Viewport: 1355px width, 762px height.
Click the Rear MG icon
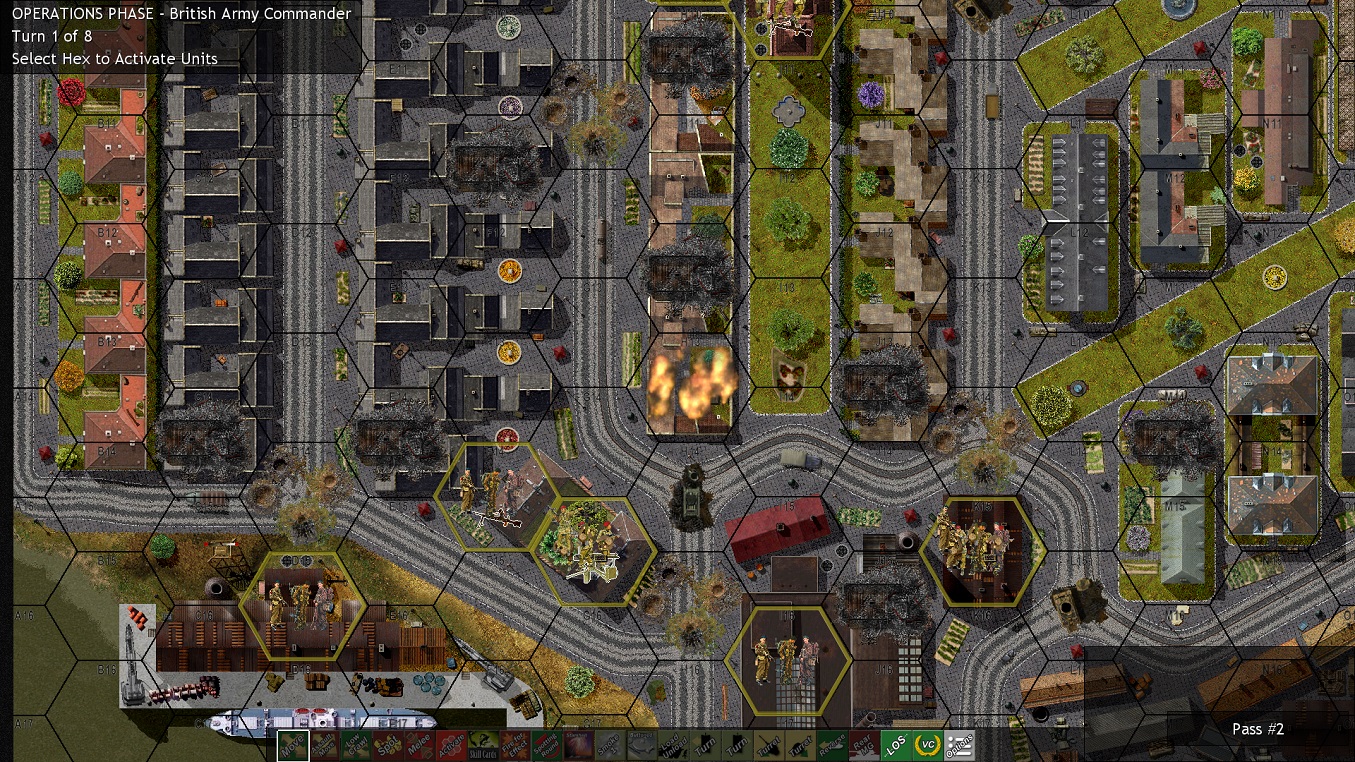coord(862,745)
